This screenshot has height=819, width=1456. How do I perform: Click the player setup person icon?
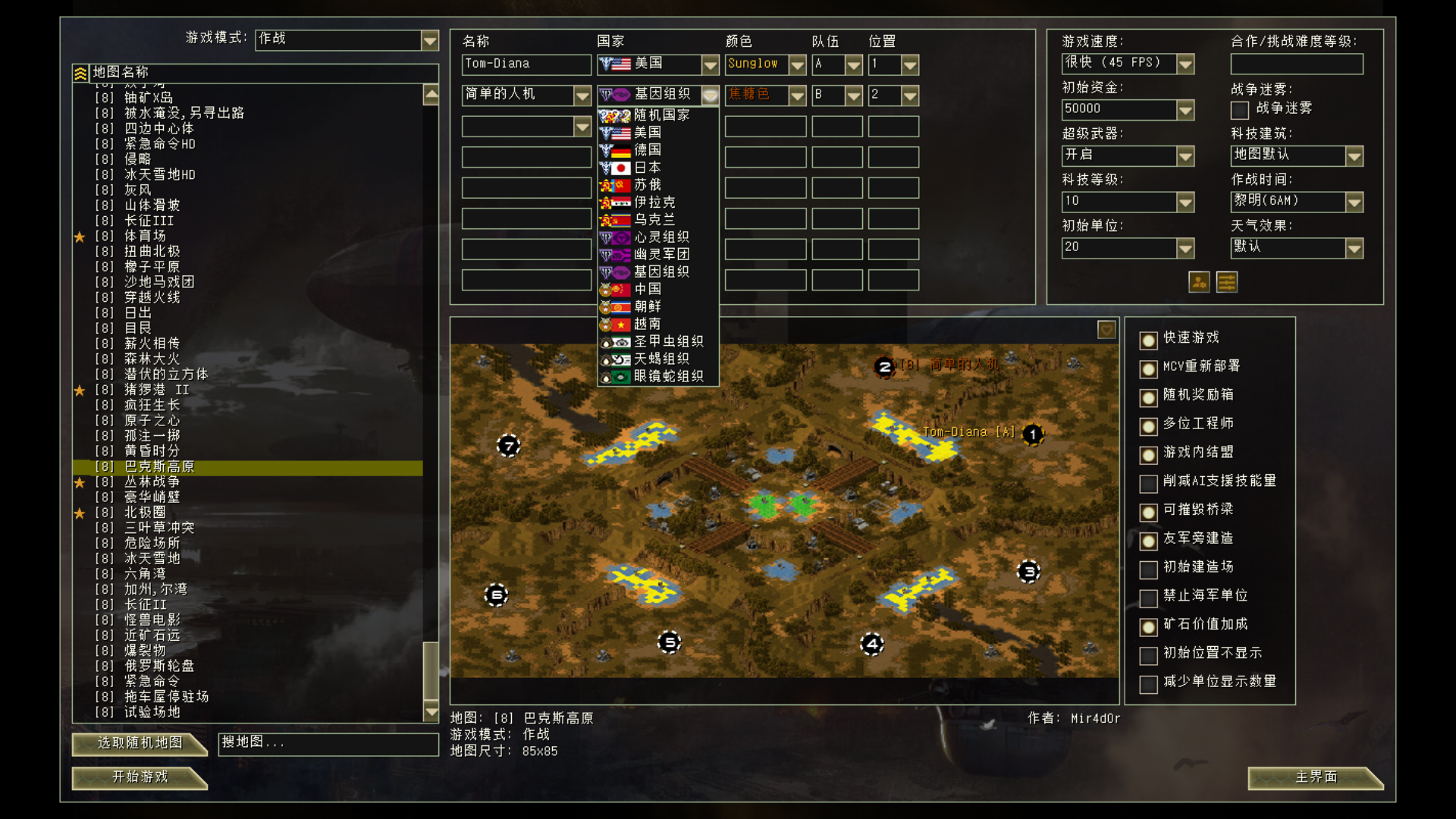pos(1198,282)
